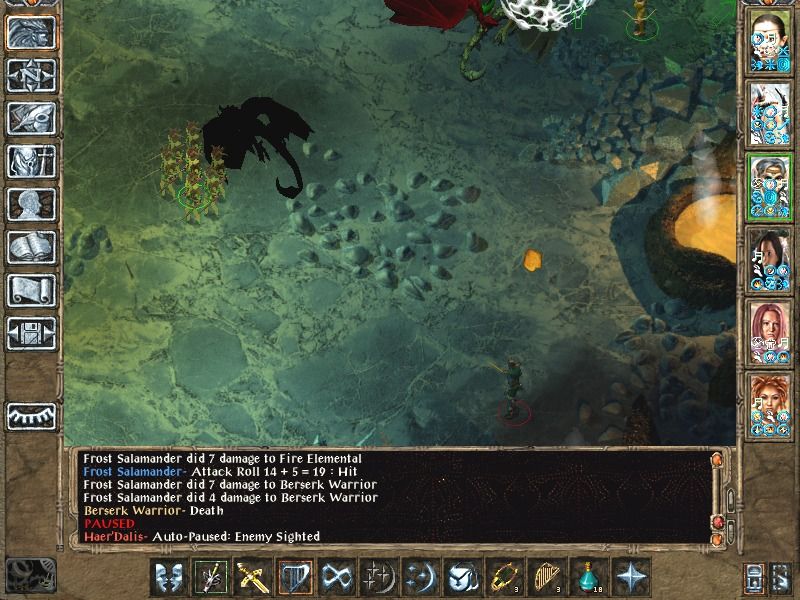Click the game clock at the bottom left
Image resolution: width=800 pixels, height=600 pixels.
28,576
